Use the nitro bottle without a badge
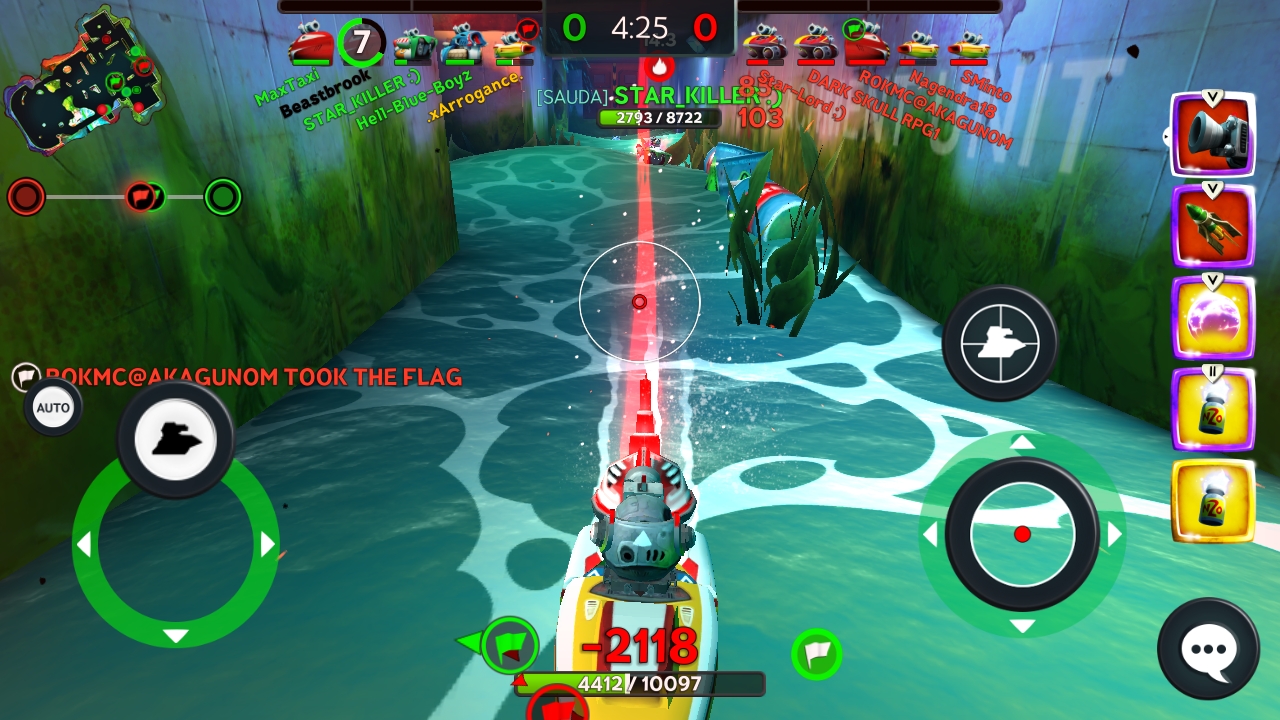Screen dimensions: 1280x720 tap(1213, 501)
